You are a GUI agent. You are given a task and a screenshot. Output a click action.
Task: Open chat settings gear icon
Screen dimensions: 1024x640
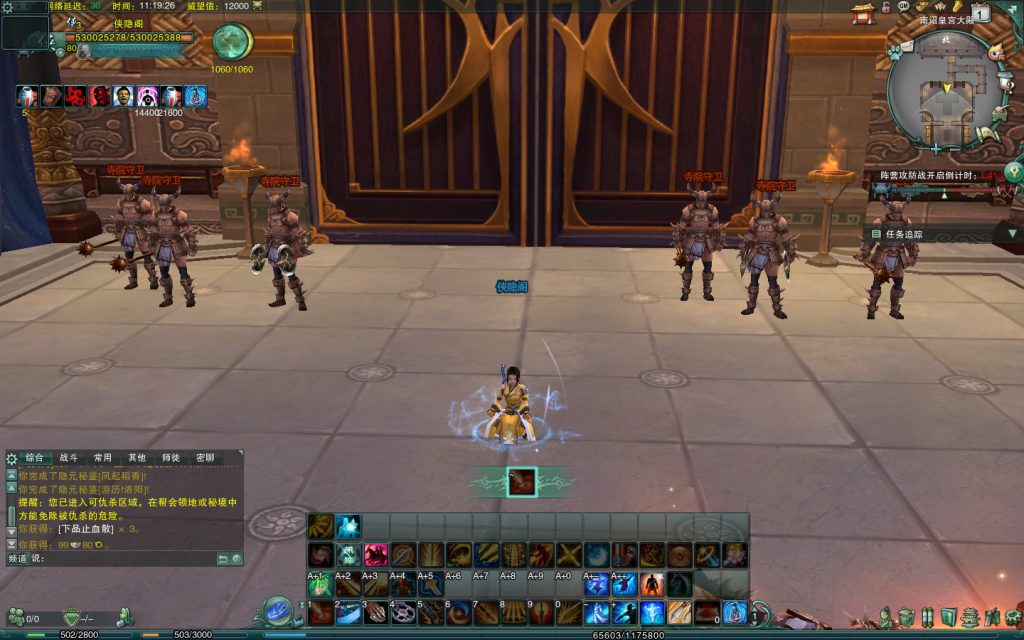pyautogui.click(x=11, y=458)
